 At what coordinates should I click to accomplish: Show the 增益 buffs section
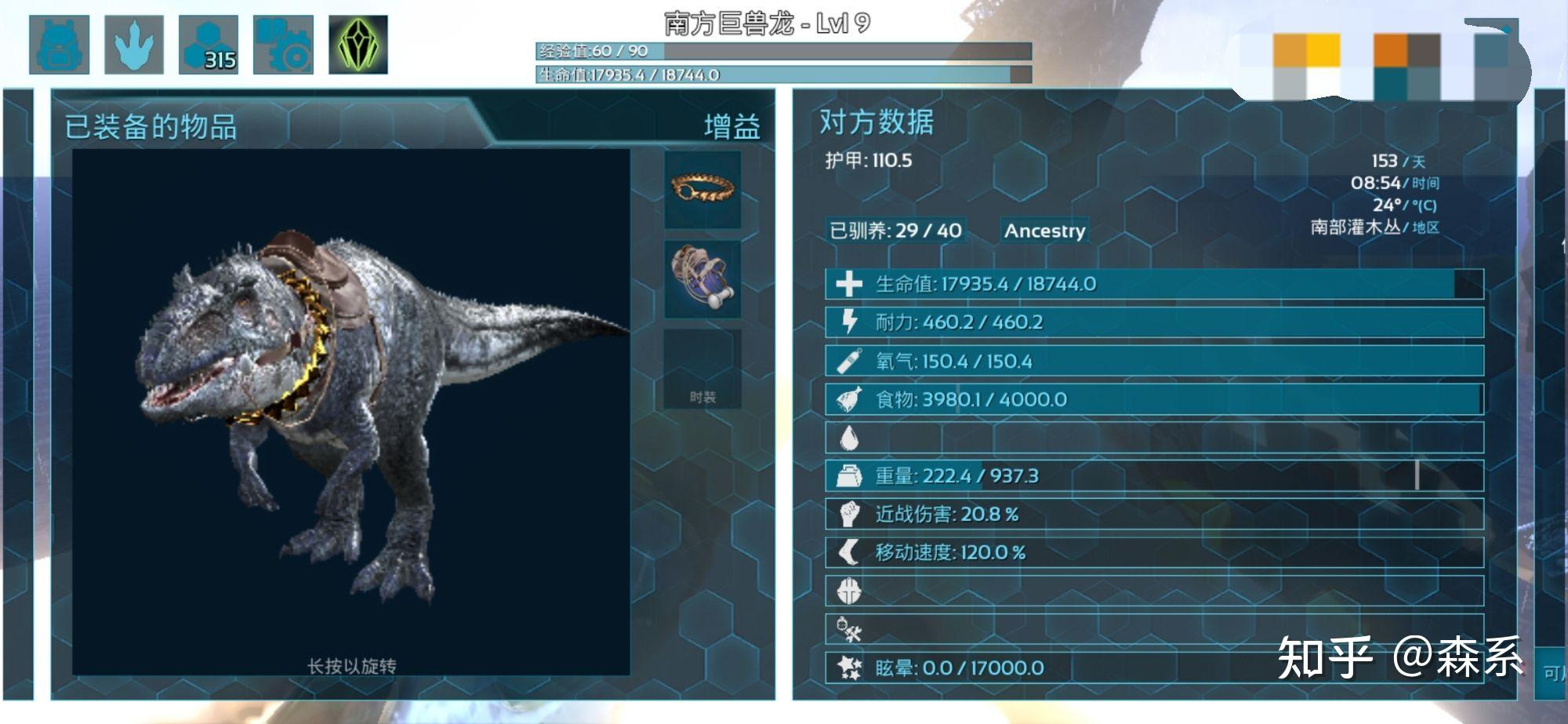[x=731, y=126]
